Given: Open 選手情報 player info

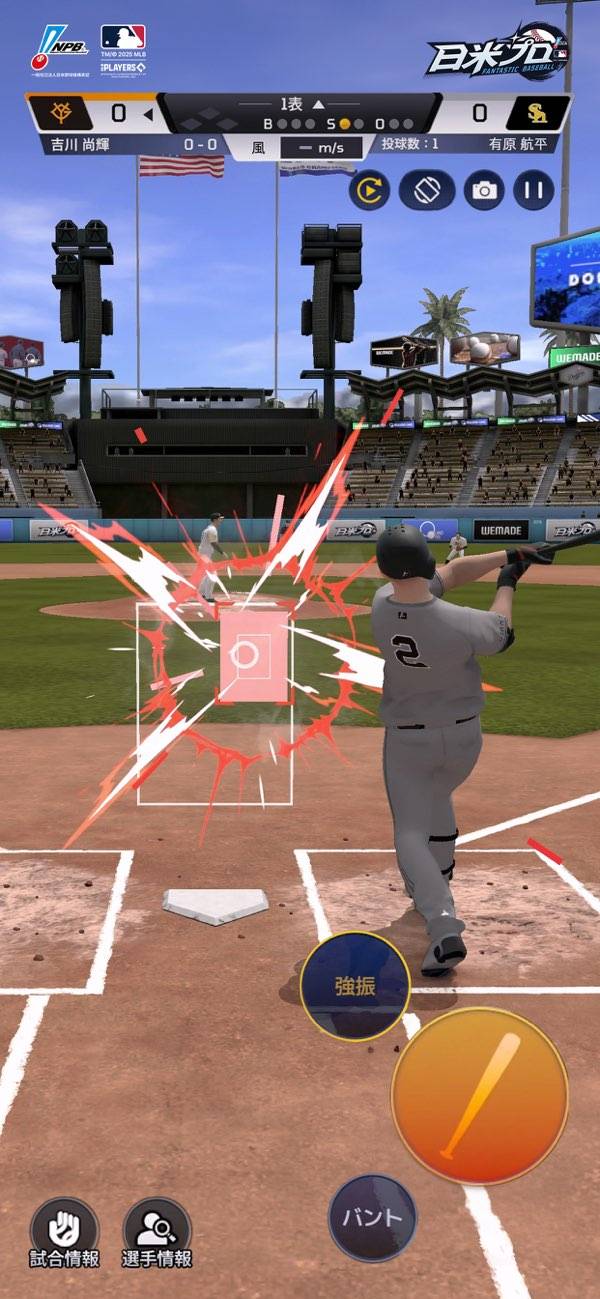Looking at the screenshot, I should point(157,1232).
